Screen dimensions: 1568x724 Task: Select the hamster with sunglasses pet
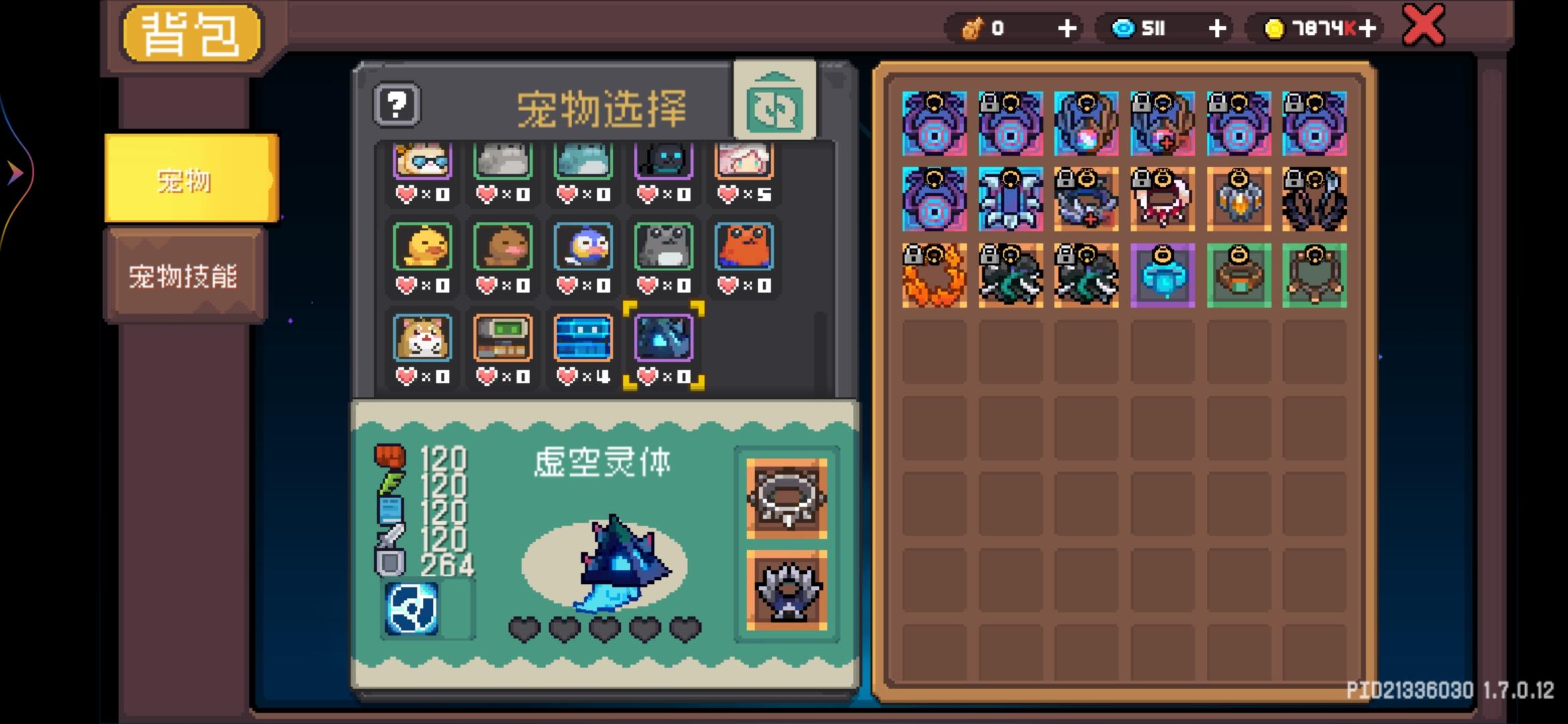point(422,161)
